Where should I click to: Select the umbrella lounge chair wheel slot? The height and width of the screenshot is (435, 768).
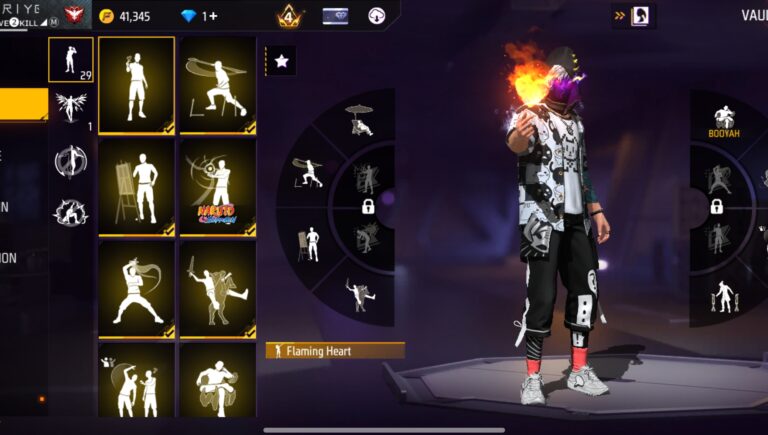tap(358, 120)
